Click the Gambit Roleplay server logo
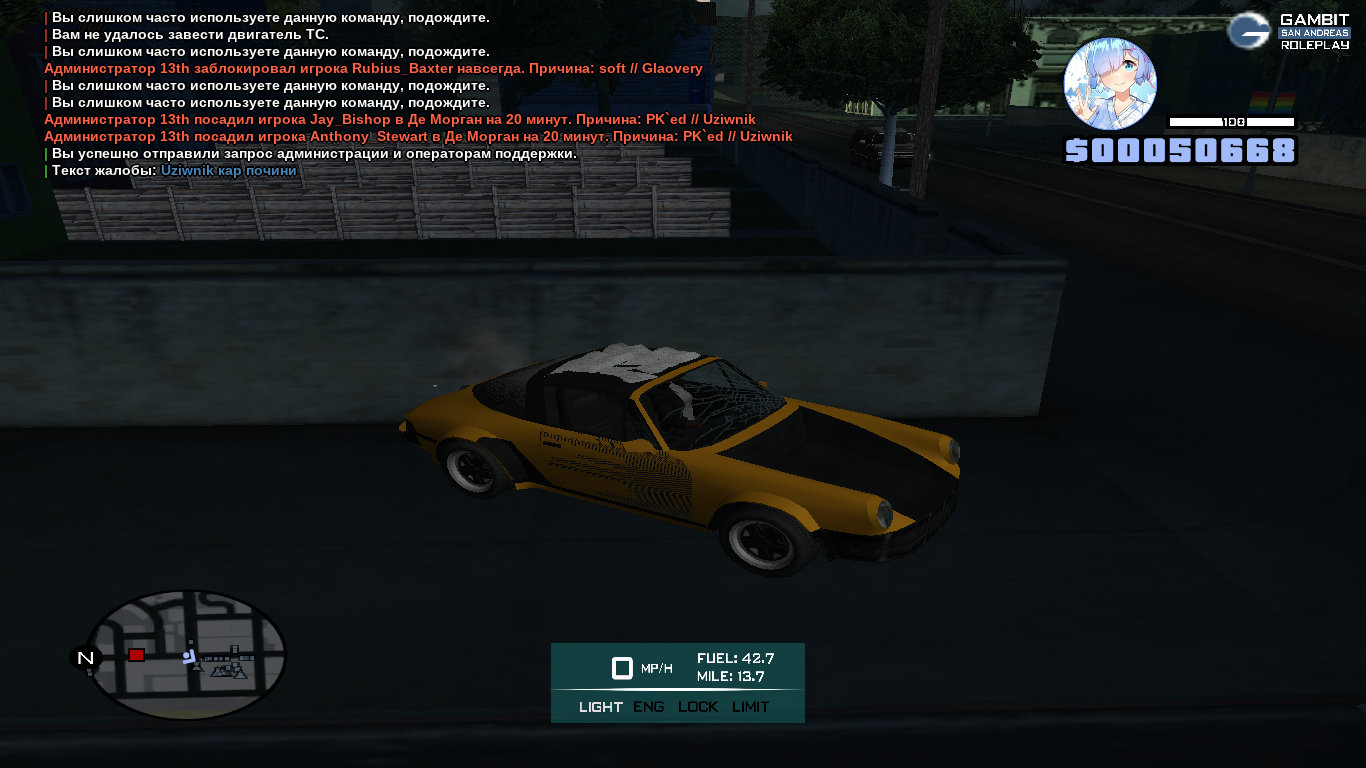Image resolution: width=1366 pixels, height=768 pixels. coord(1289,31)
